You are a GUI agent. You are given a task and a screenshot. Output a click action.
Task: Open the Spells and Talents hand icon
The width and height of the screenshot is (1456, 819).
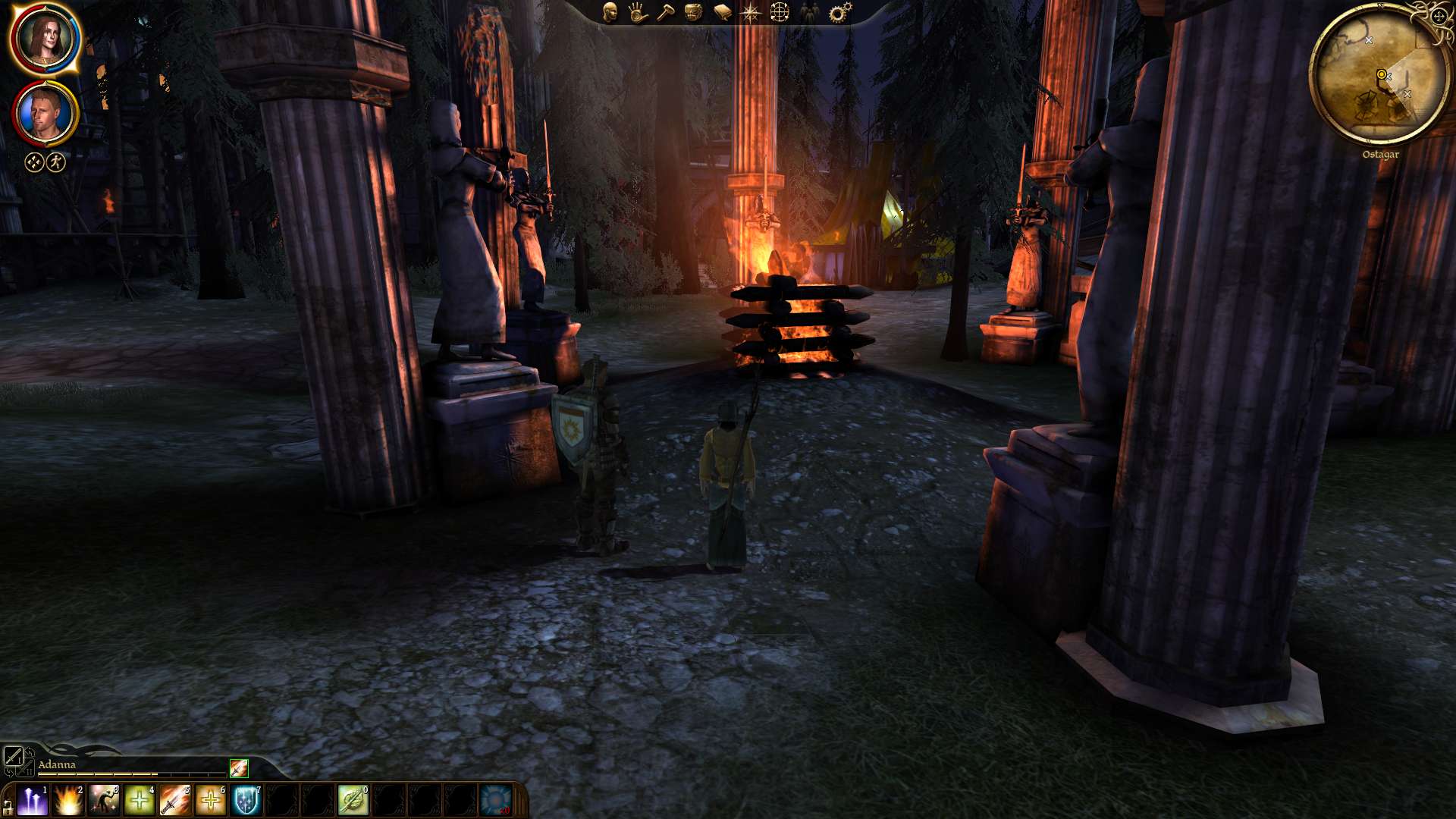(636, 11)
